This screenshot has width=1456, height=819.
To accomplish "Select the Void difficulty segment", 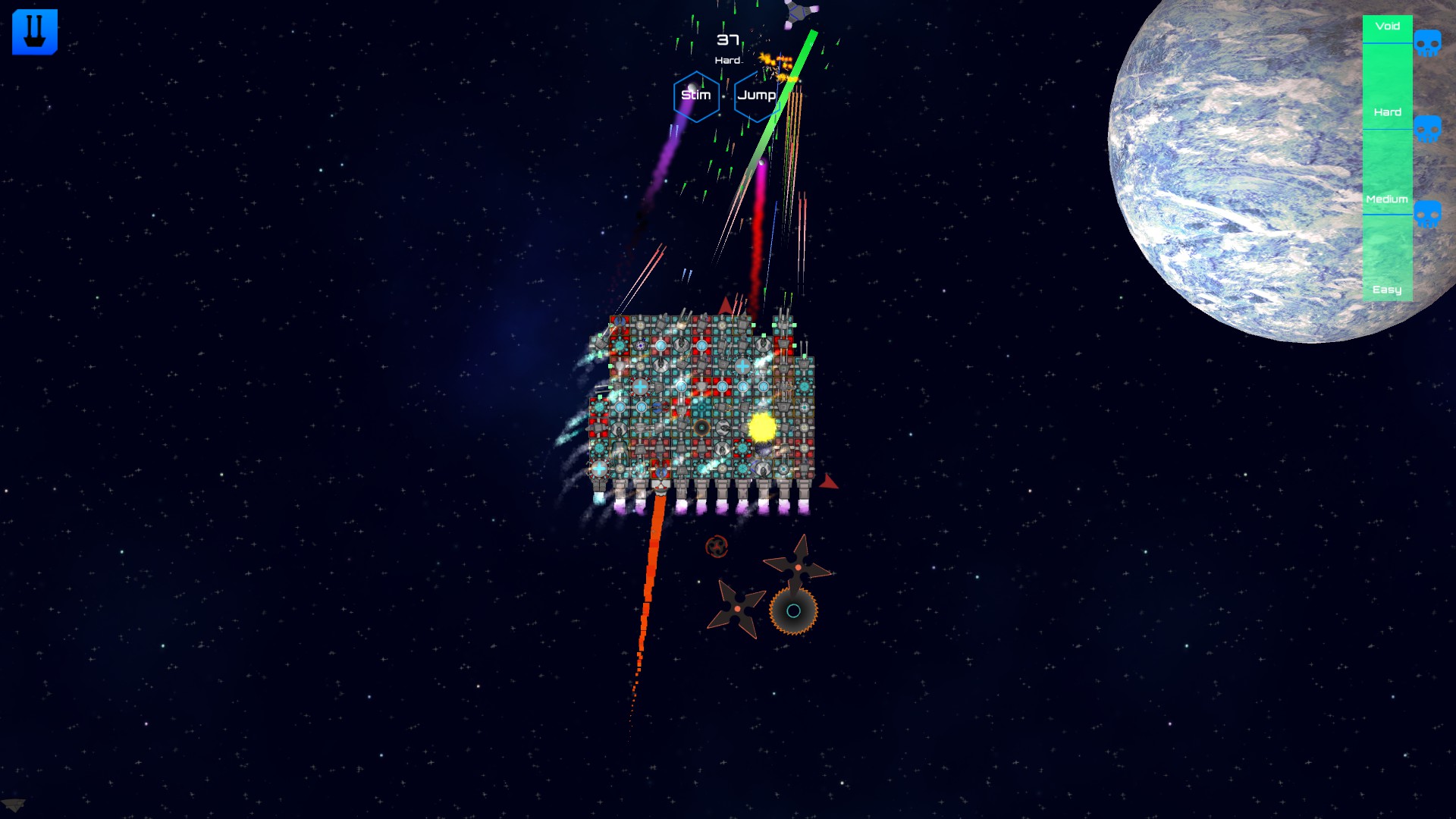I will pos(1386,27).
